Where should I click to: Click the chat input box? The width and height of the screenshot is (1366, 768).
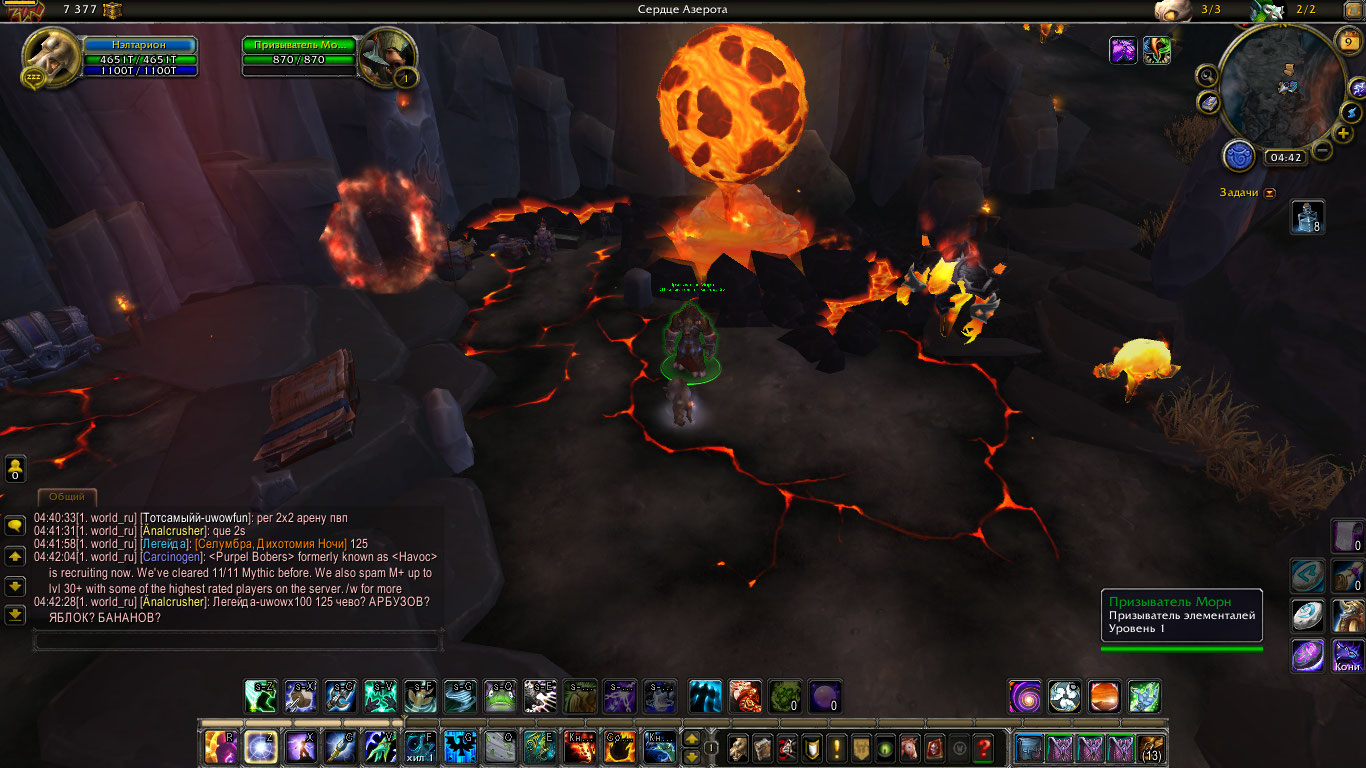coord(237,640)
